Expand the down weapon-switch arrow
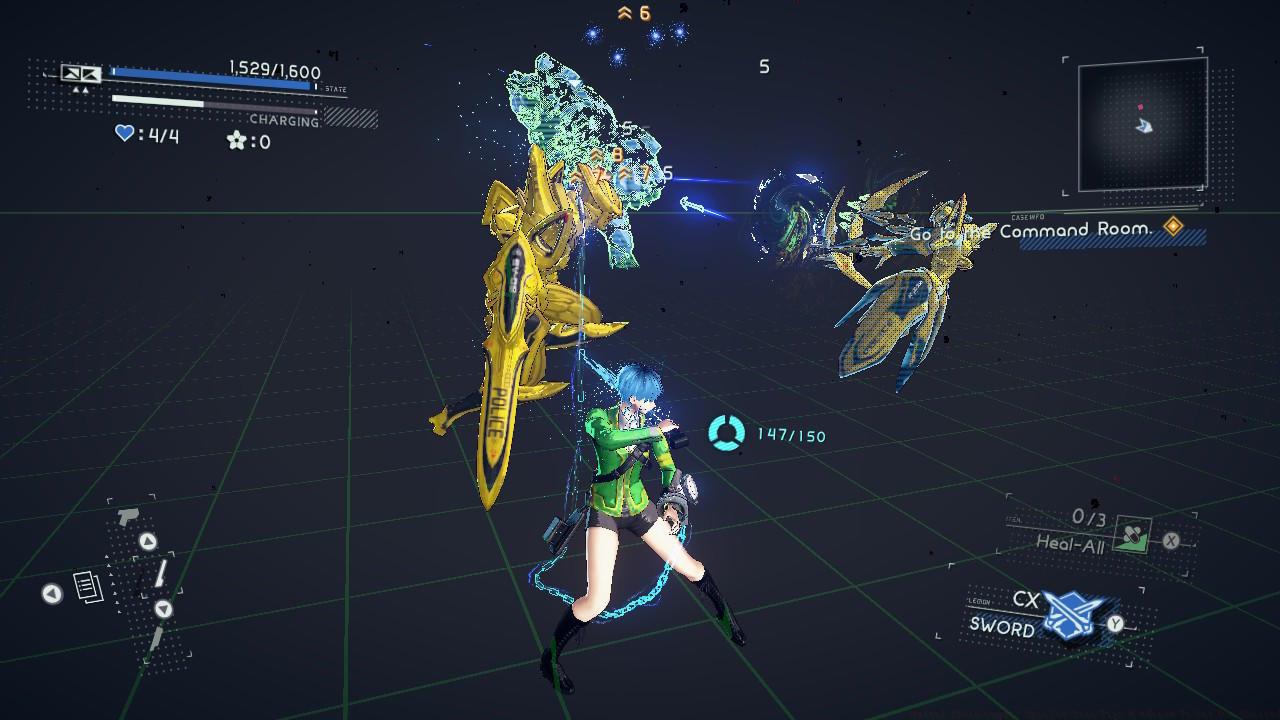This screenshot has height=720, width=1280. pyautogui.click(x=163, y=608)
